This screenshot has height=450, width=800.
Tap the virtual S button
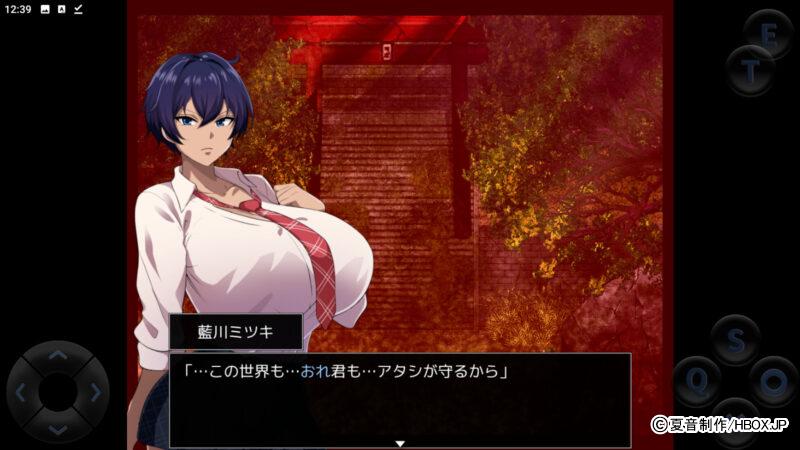pyautogui.click(x=736, y=341)
